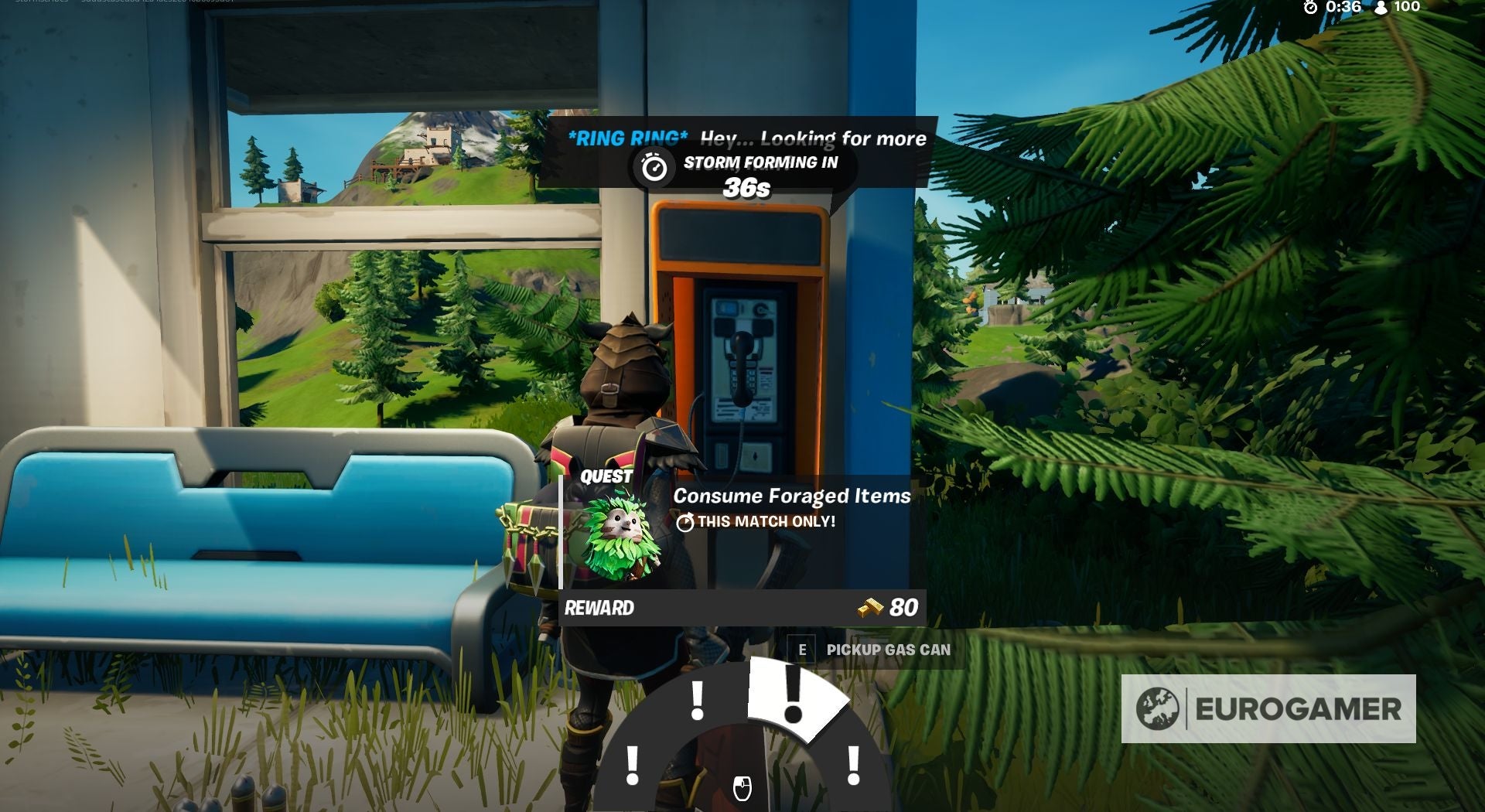Viewport: 1485px width, 812px height.
Task: Click the gold bar icon next to 80
Action: pos(869,609)
